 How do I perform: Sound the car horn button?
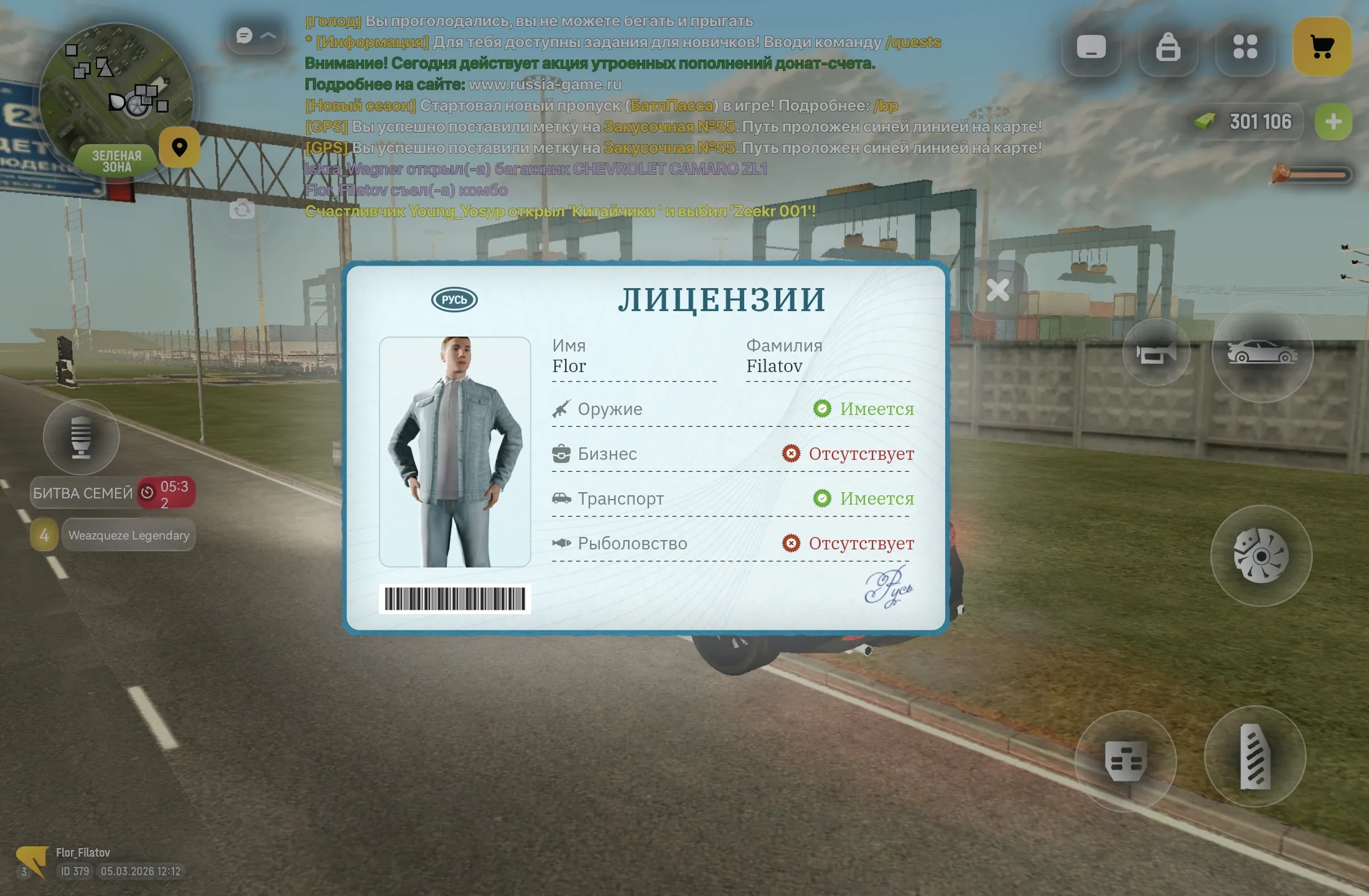1156,353
